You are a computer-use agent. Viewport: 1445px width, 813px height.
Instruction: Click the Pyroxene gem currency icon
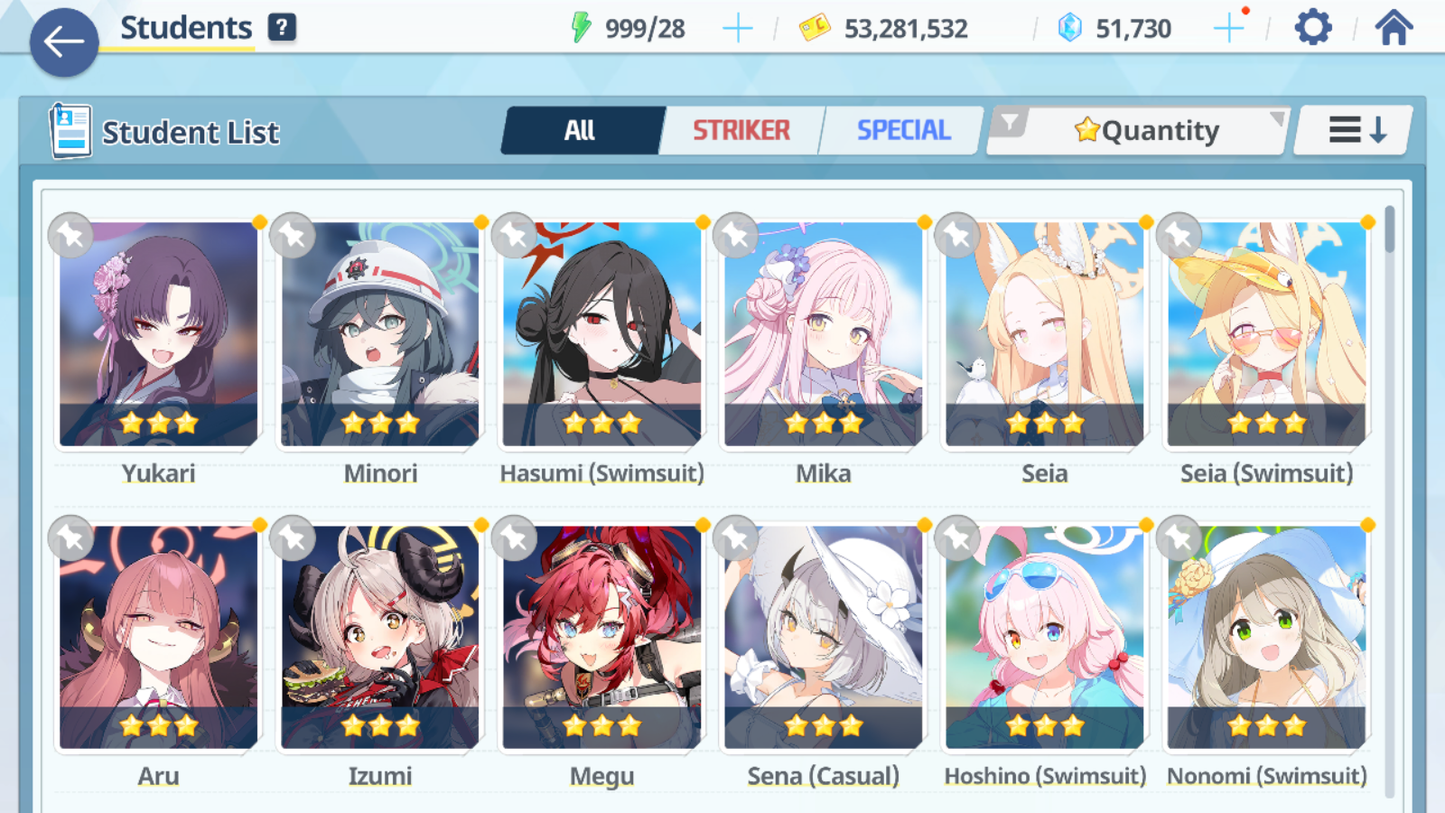pos(1070,28)
